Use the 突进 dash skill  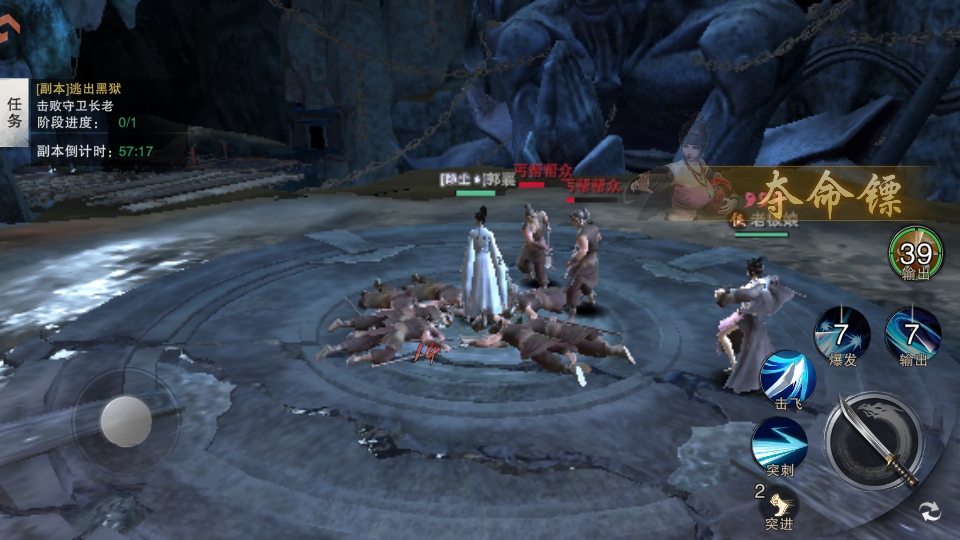(779, 502)
